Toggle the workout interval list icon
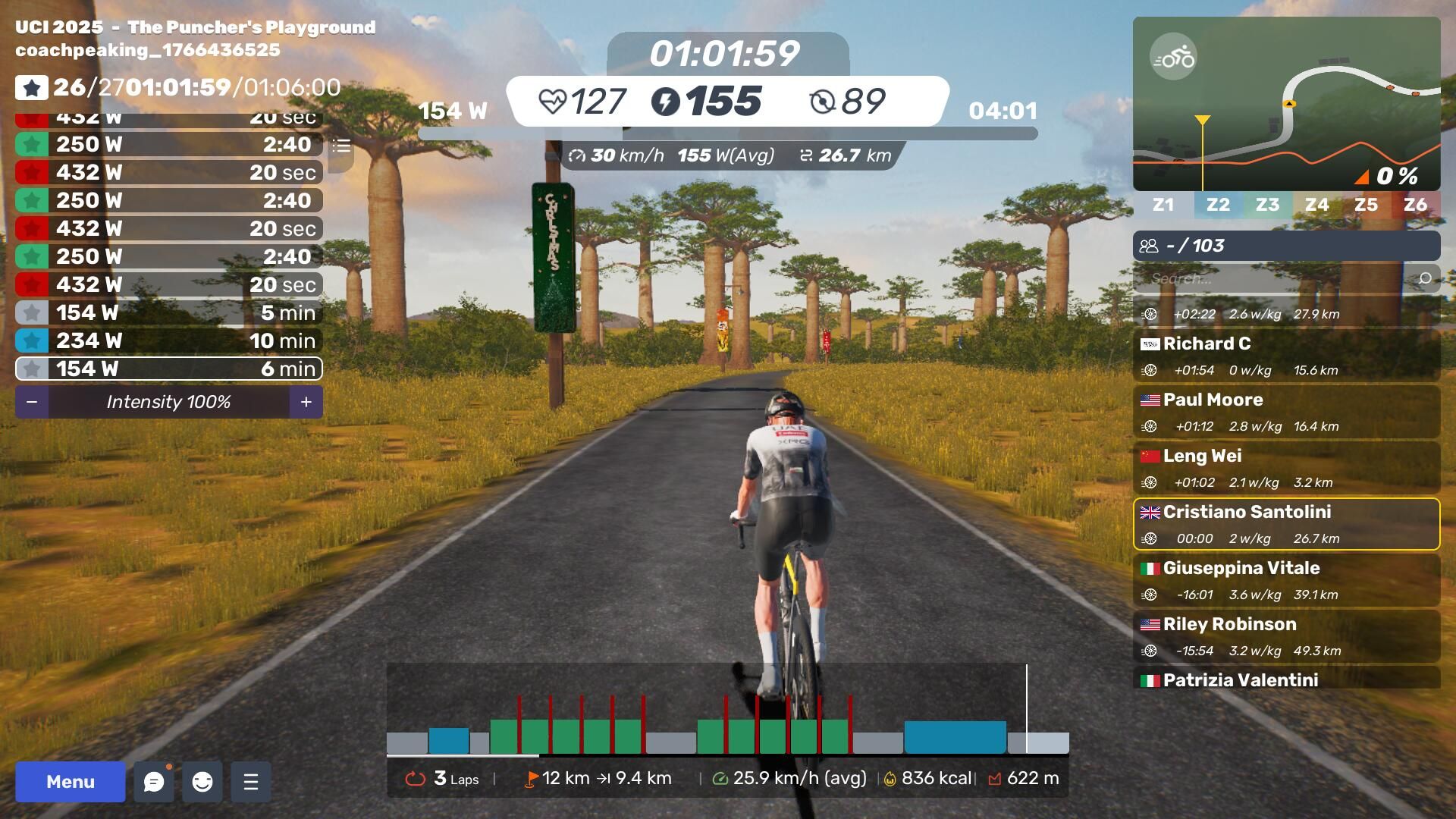Viewport: 1456px width, 819px height. click(341, 146)
